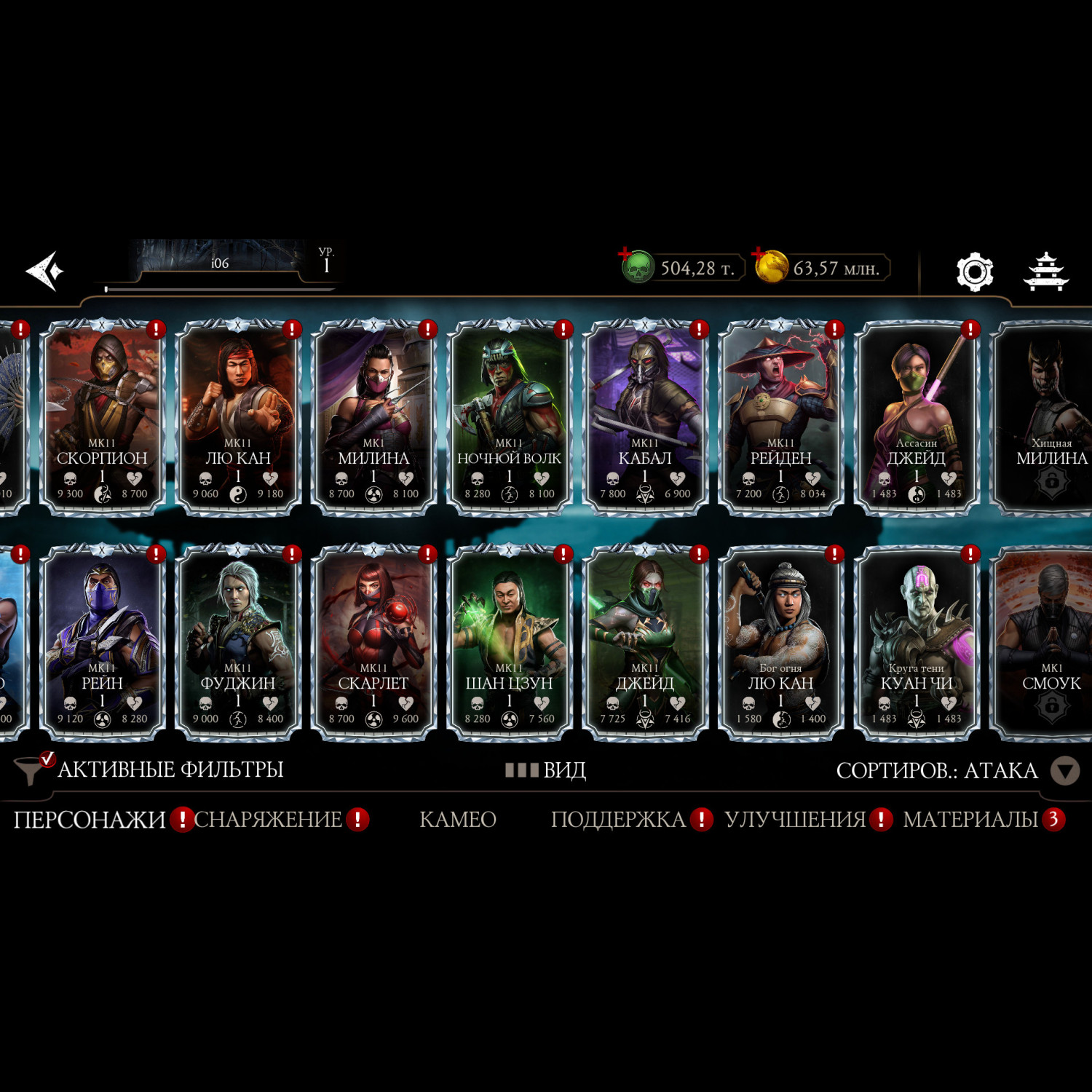Select the MK11 Фуджин card
The width and height of the screenshot is (1092, 1092).
pyautogui.click(x=238, y=643)
